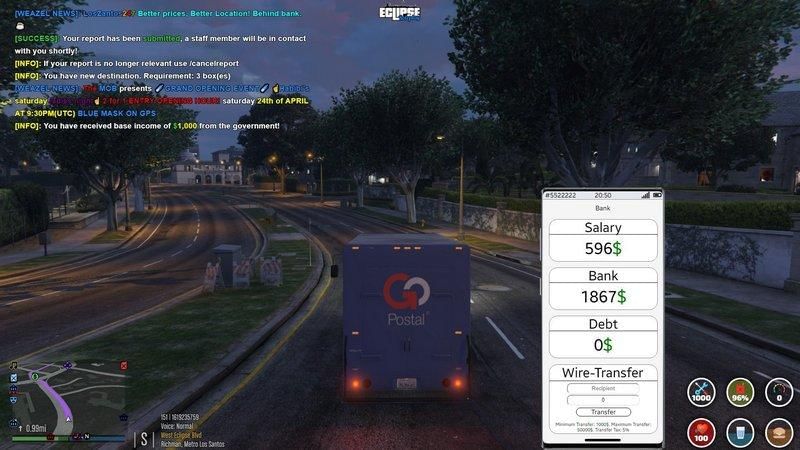Select the Bank balance panel
This screenshot has height=450, width=800.
(x=603, y=288)
